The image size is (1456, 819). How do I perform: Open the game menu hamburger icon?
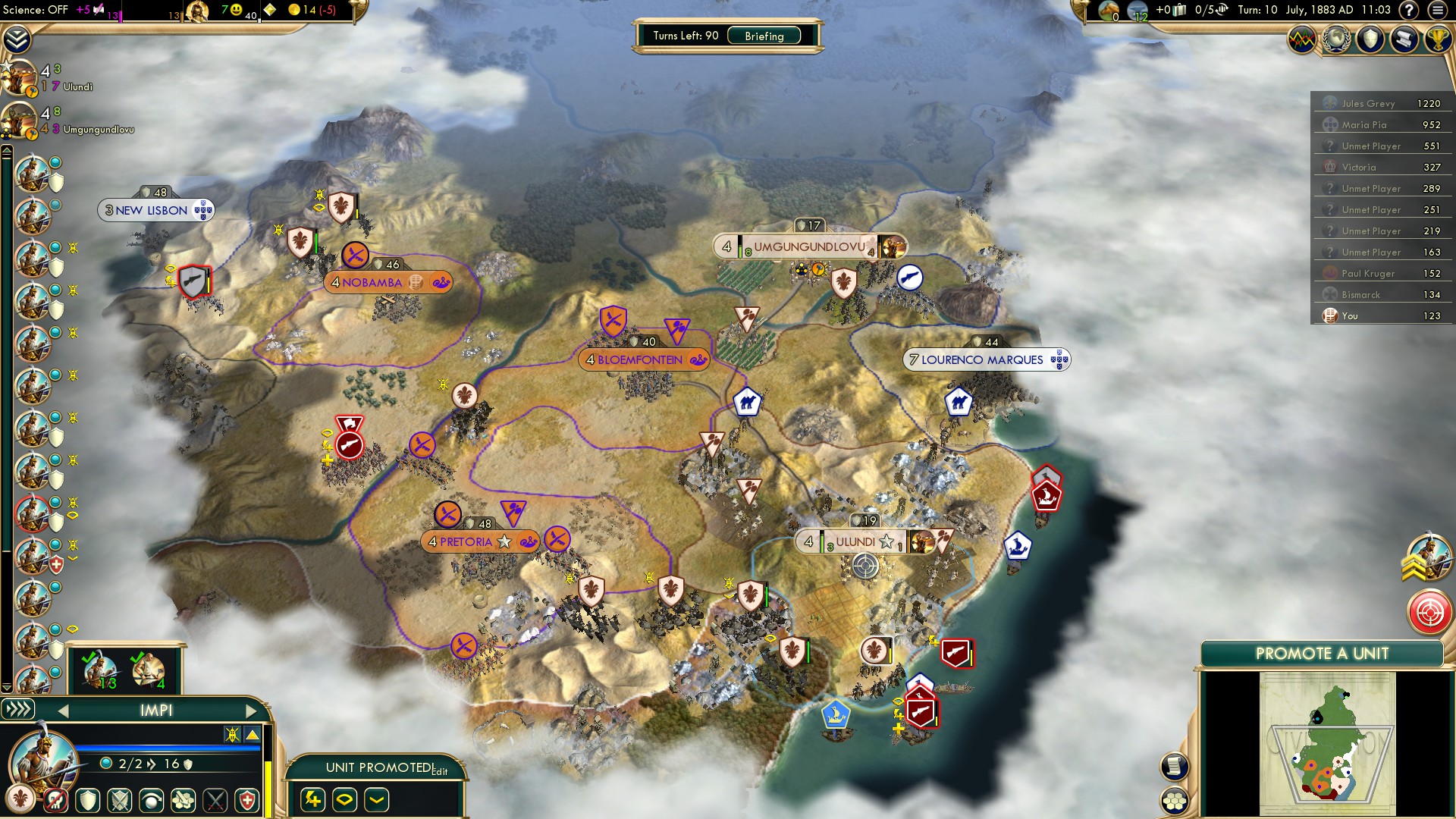(1439, 10)
